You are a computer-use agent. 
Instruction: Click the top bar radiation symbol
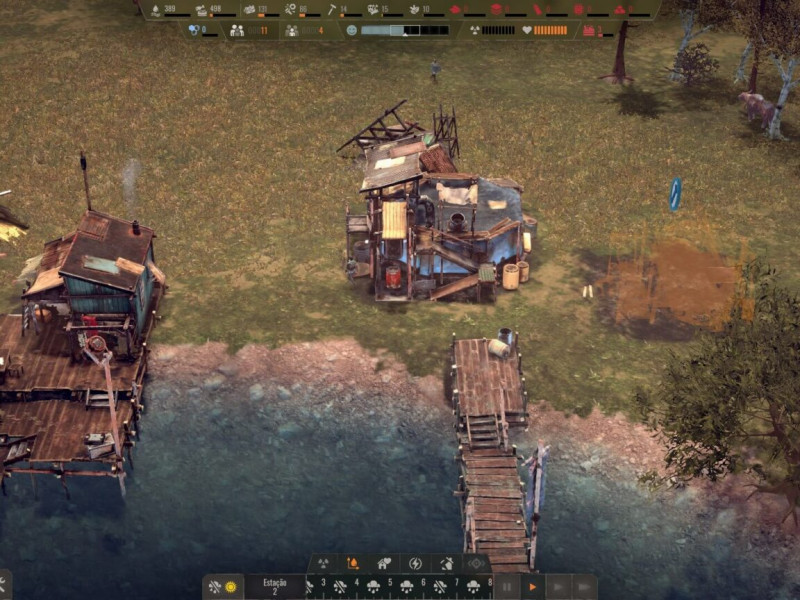pos(474,30)
